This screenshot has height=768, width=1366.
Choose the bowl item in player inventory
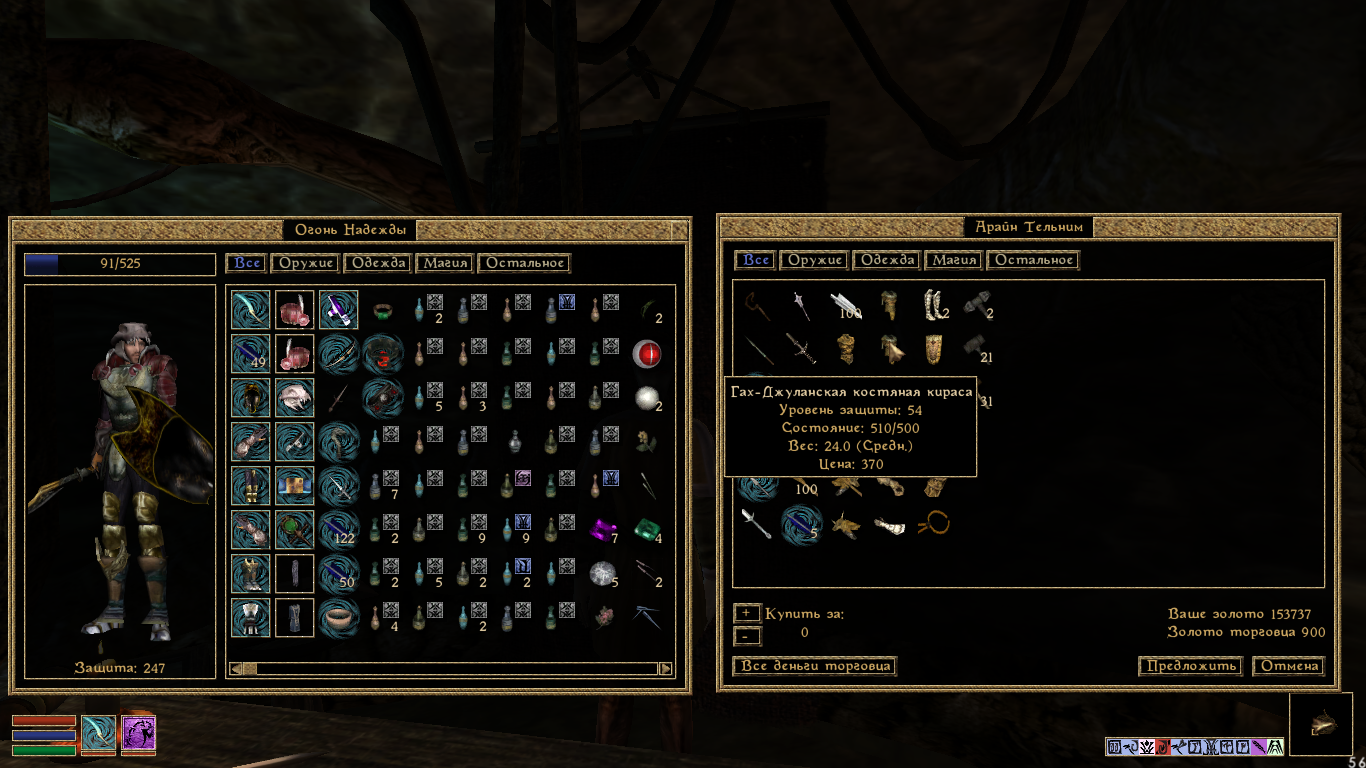339,616
